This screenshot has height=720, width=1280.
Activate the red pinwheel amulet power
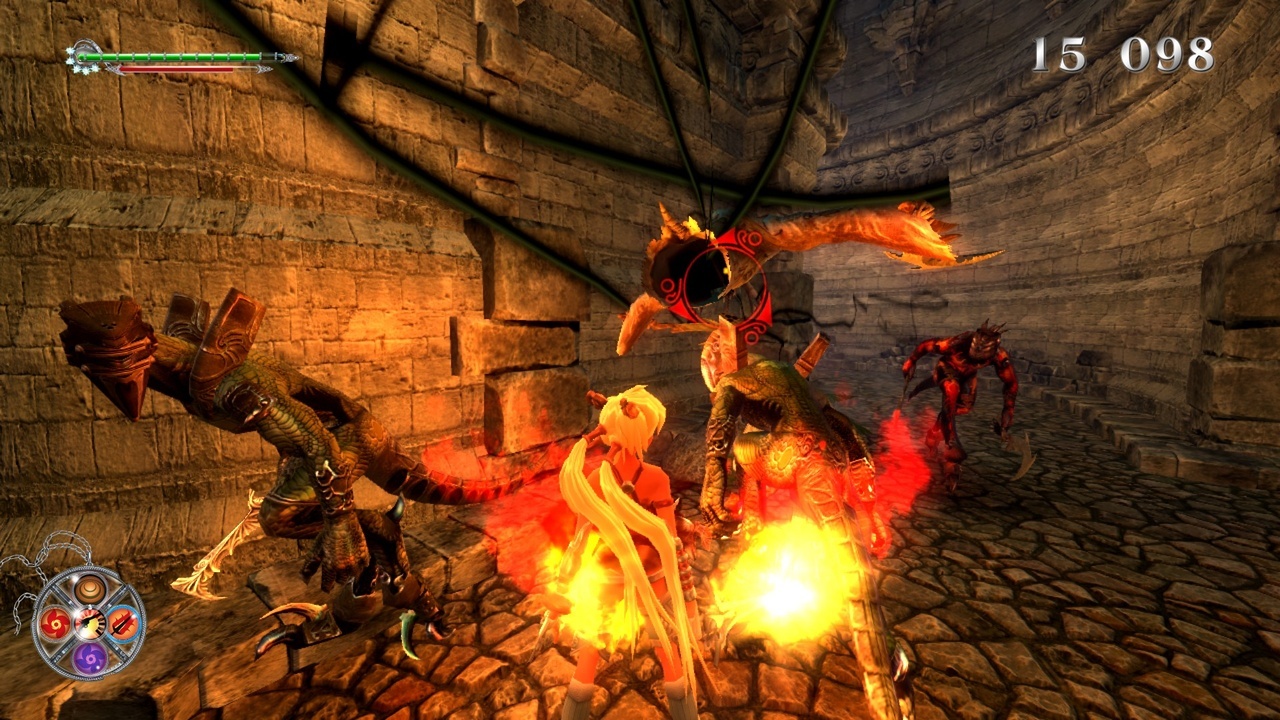tap(55, 623)
